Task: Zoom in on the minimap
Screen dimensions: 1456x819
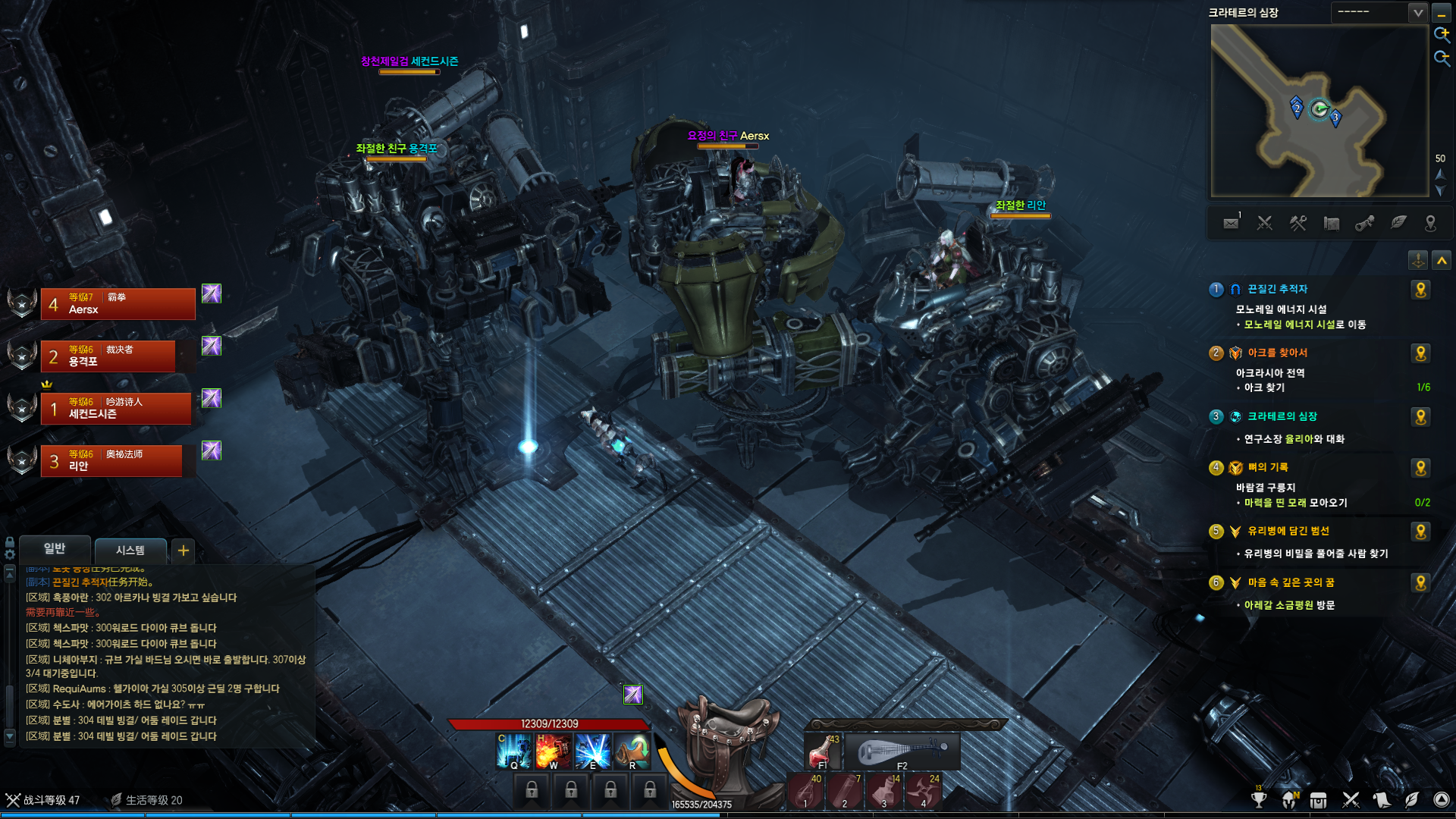Action: [1441, 34]
